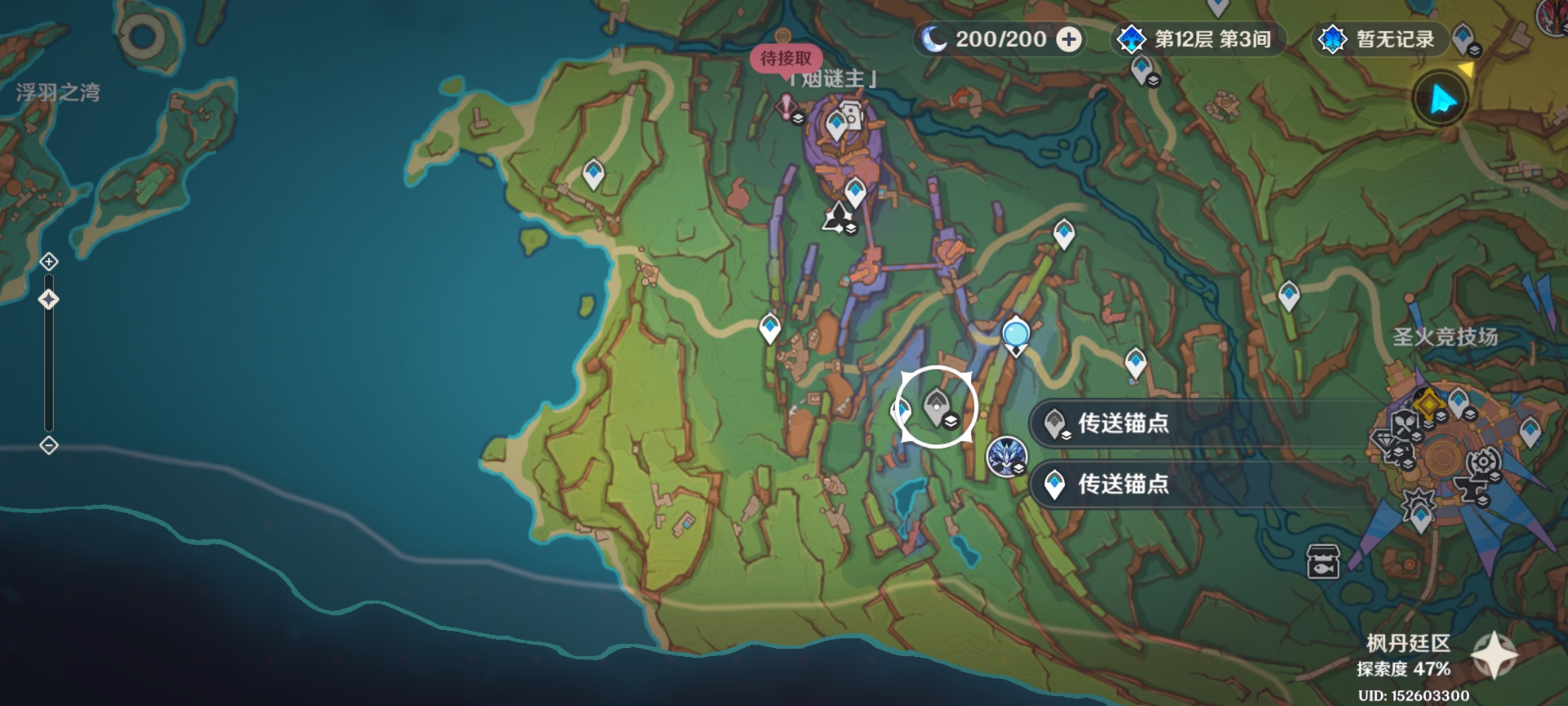Click the map zoom slider handle
Image resolution: width=1568 pixels, height=706 pixels.
[49, 299]
